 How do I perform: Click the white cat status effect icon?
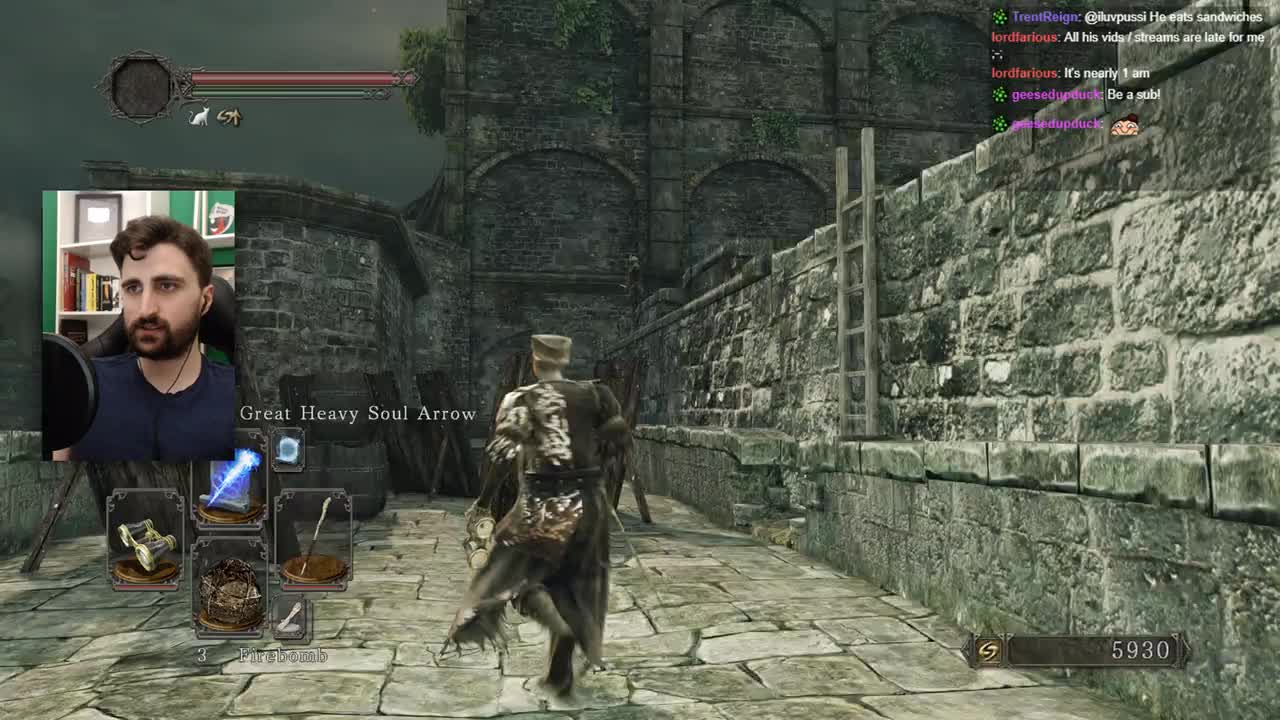(x=199, y=117)
